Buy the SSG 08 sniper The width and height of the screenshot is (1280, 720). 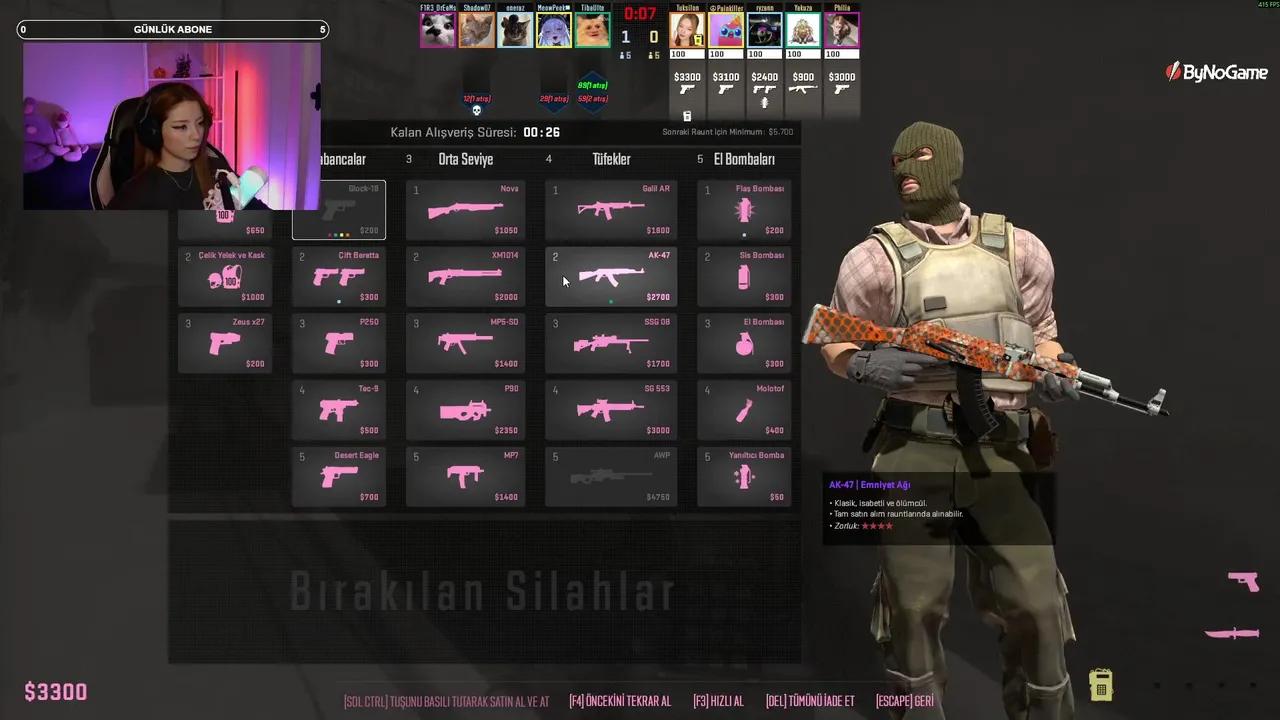[x=611, y=342]
